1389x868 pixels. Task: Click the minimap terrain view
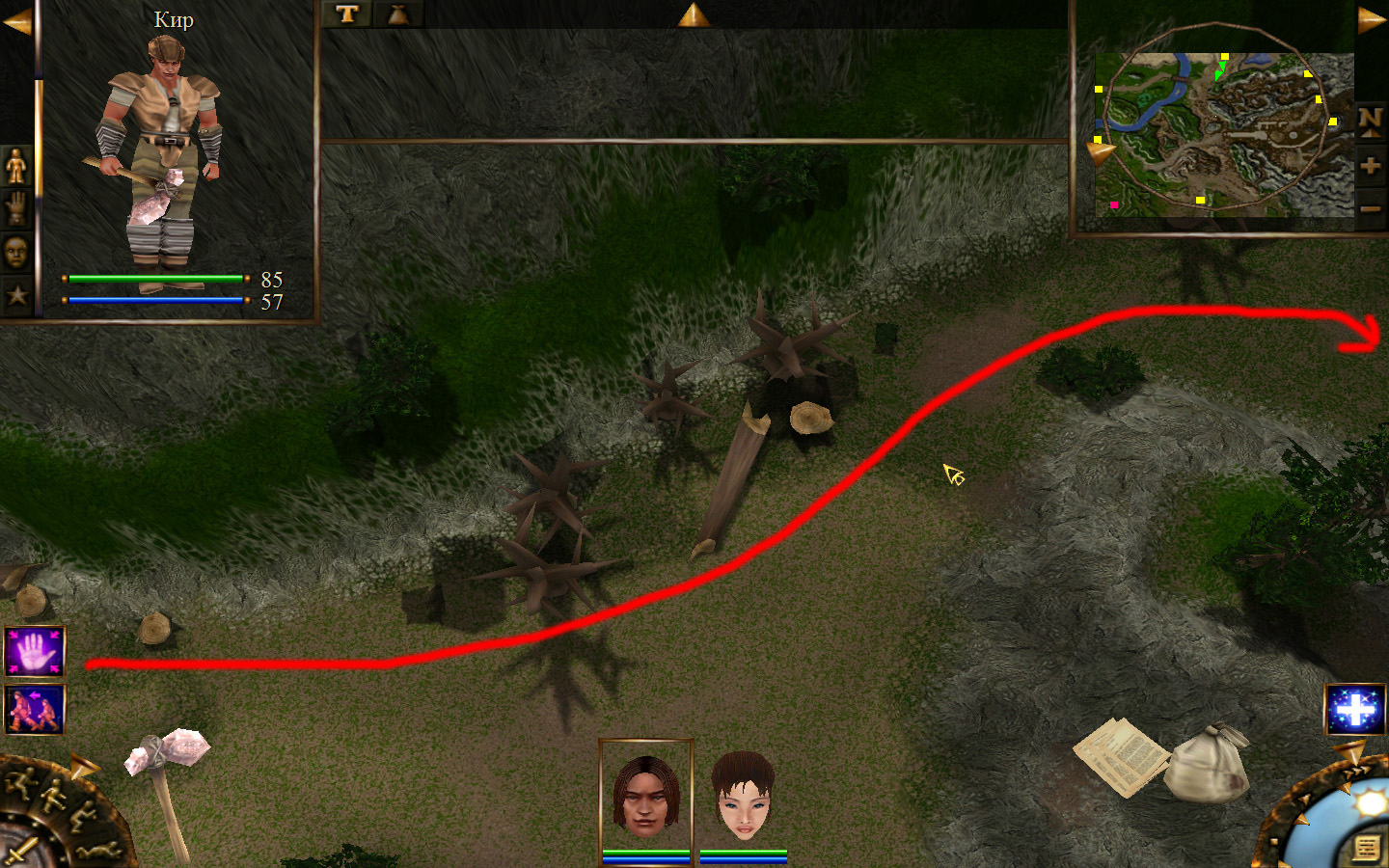coord(1223,133)
